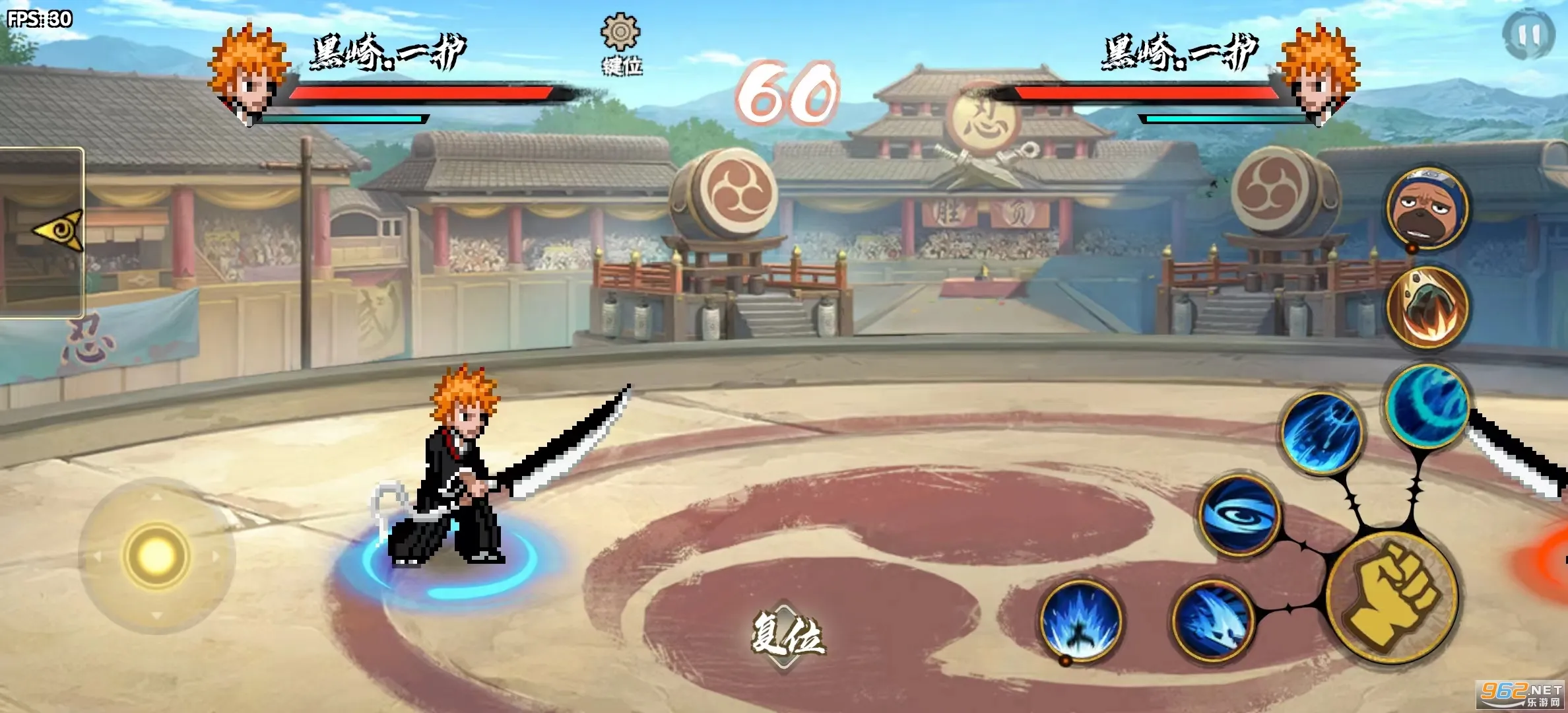This screenshot has width=1568, height=713.
Task: Tap the yellow virtual joystick knob
Action: click(x=156, y=556)
